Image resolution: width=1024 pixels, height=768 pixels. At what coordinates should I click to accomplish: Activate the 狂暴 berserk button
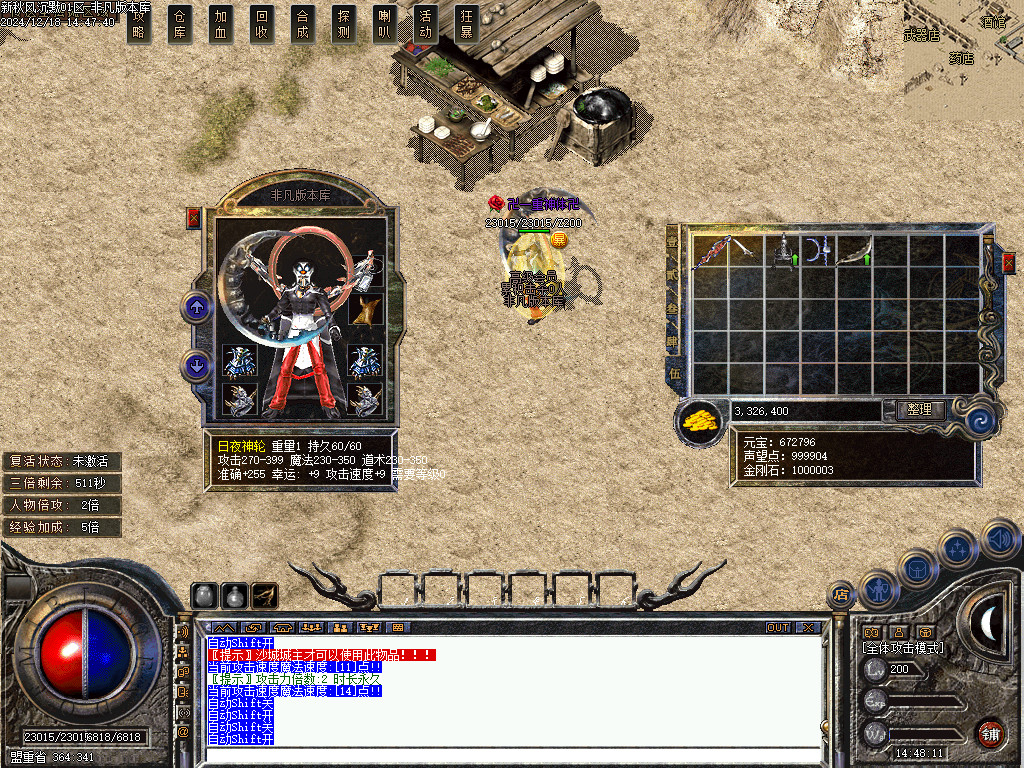click(466, 24)
